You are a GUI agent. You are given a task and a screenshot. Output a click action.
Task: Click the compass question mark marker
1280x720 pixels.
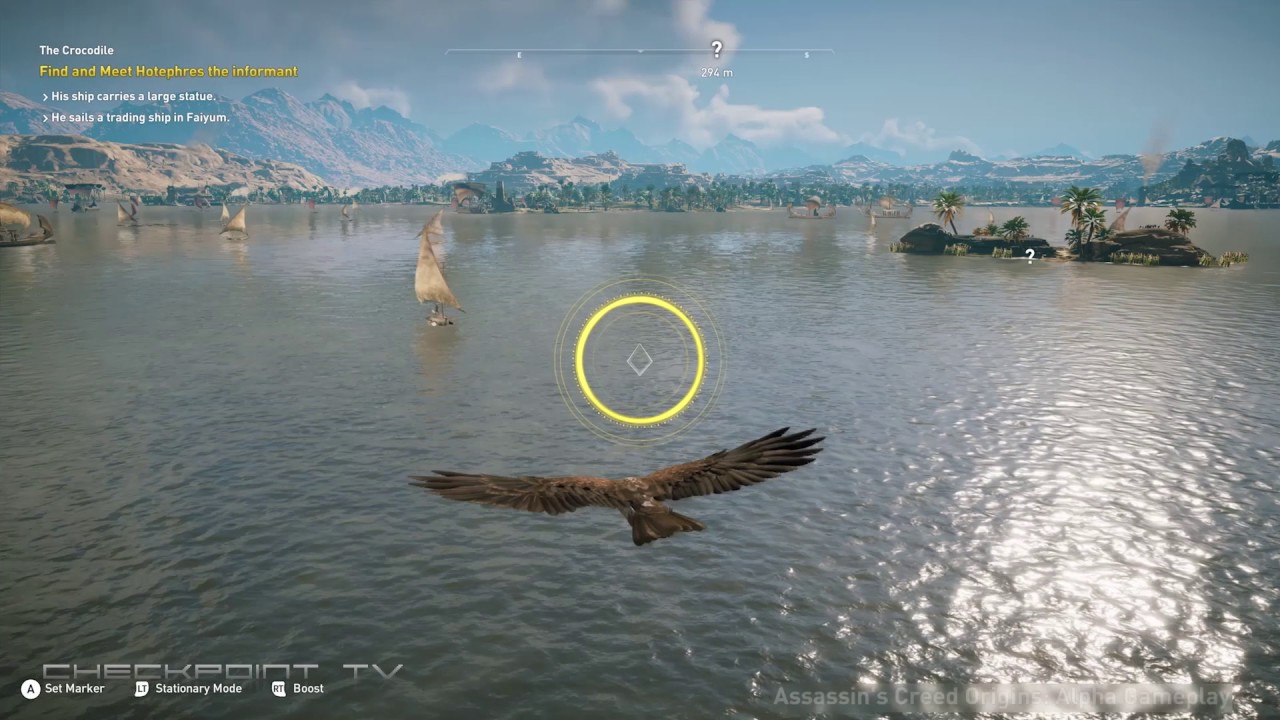tap(716, 49)
